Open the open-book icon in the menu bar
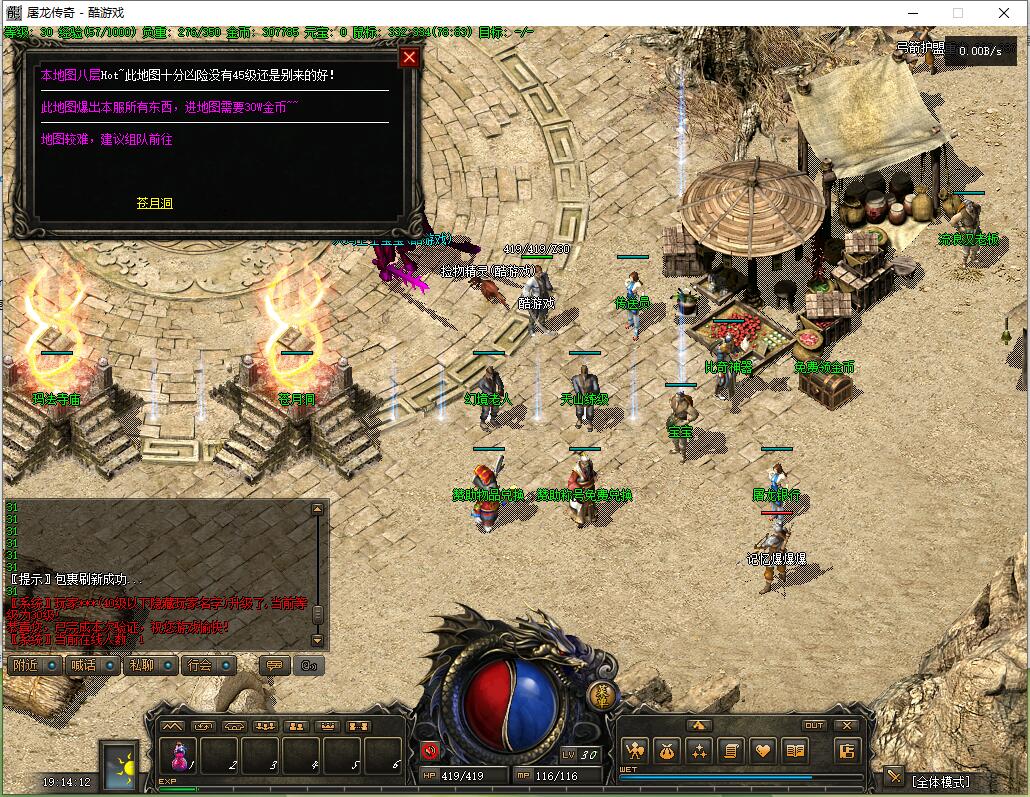Screen dimensions: 1030x797 point(795,750)
